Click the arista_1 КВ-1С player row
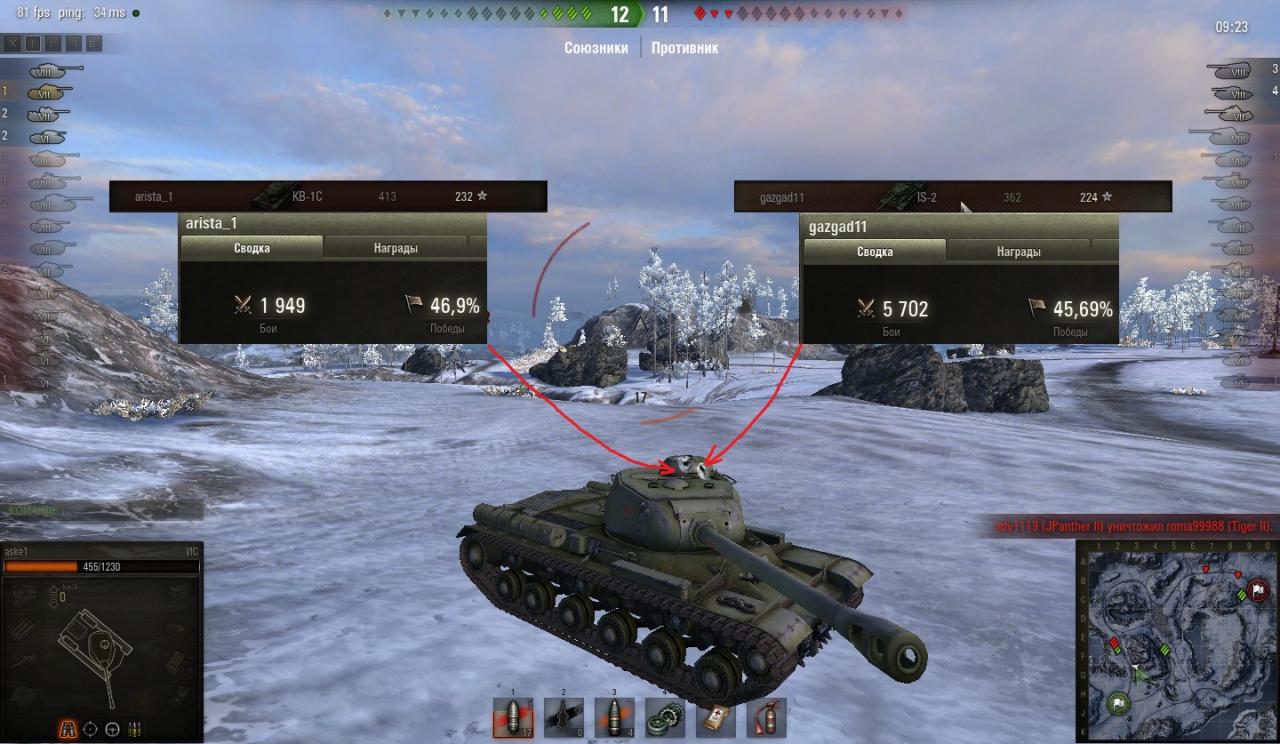 pos(328,196)
